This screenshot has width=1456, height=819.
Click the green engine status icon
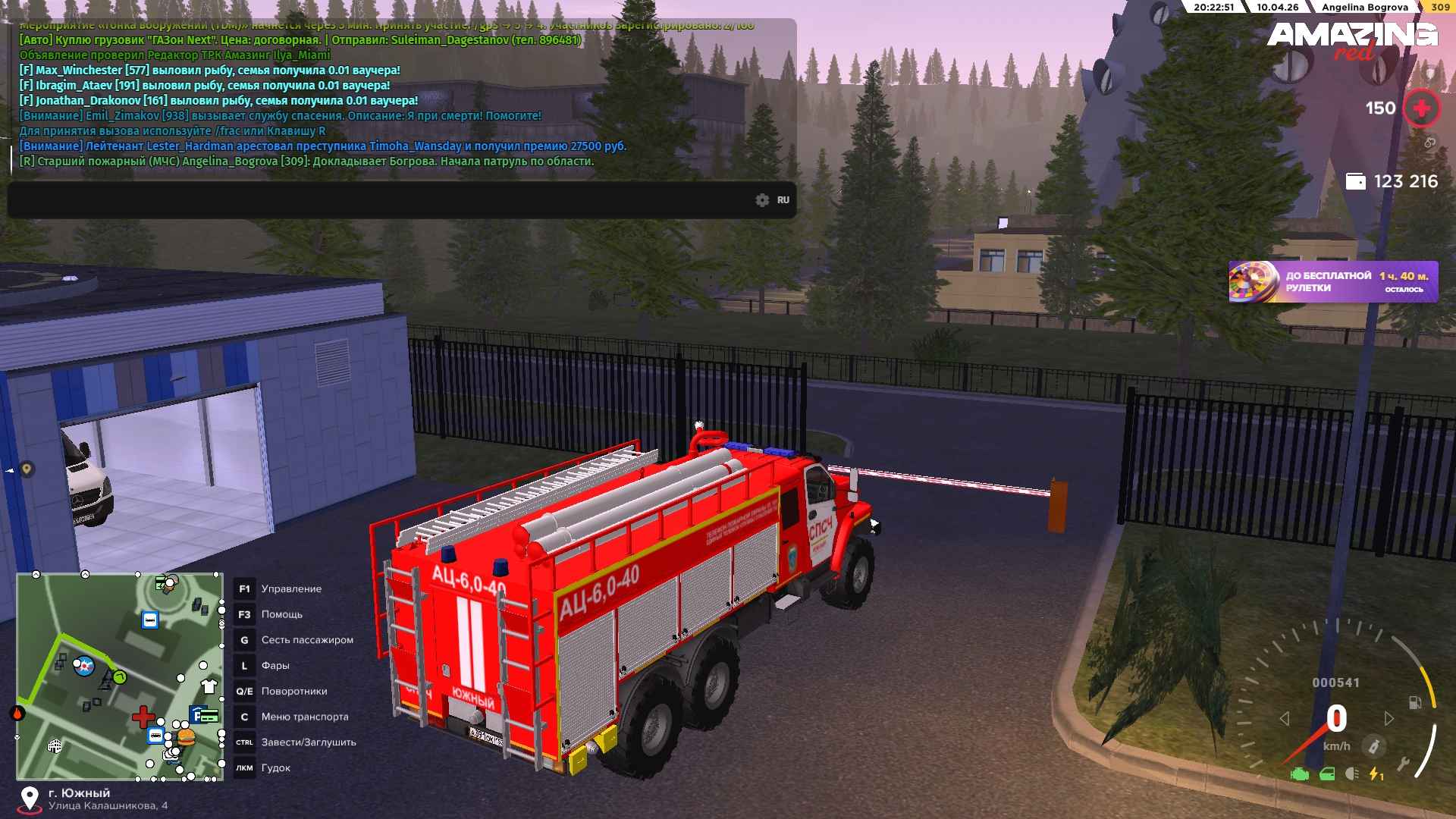(x=1300, y=774)
